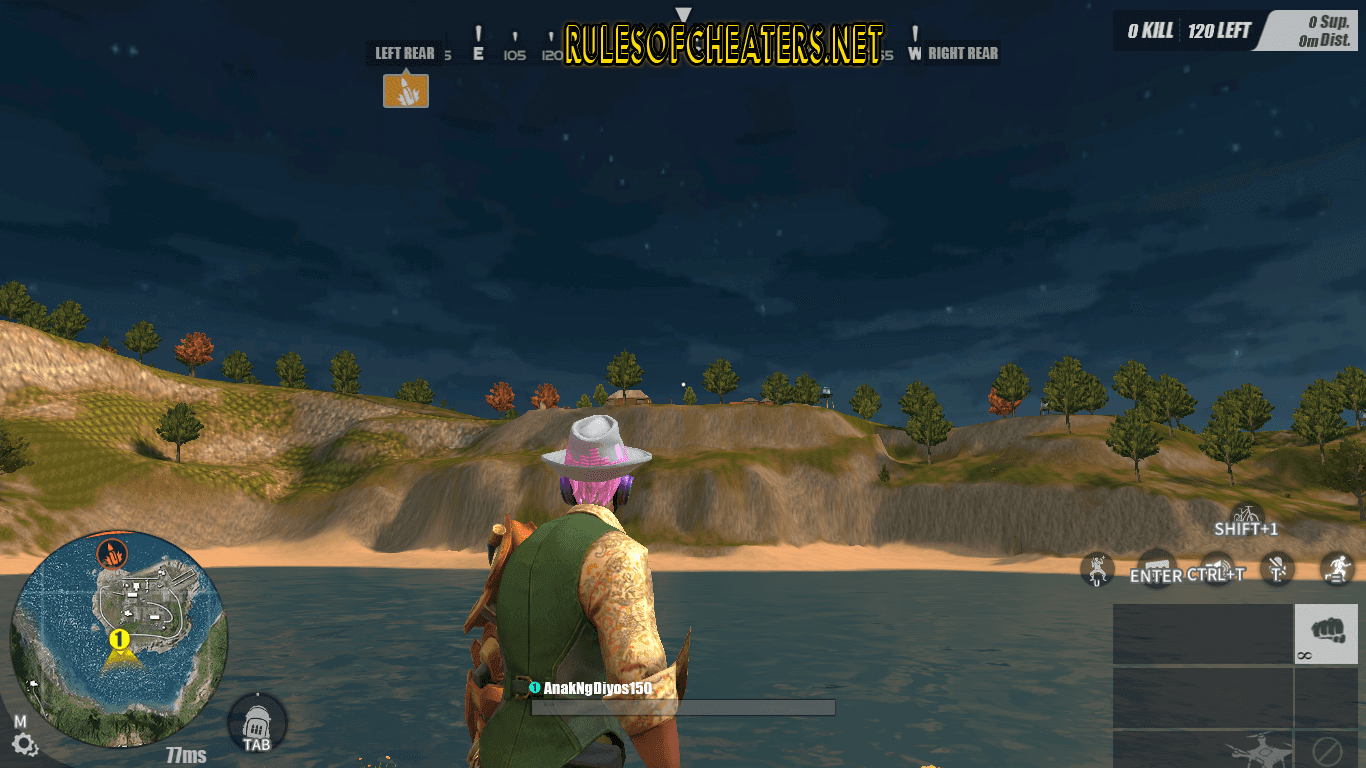The width and height of the screenshot is (1366, 768).
Task: Open the emote dancer icon marked U
Action: click(1097, 570)
